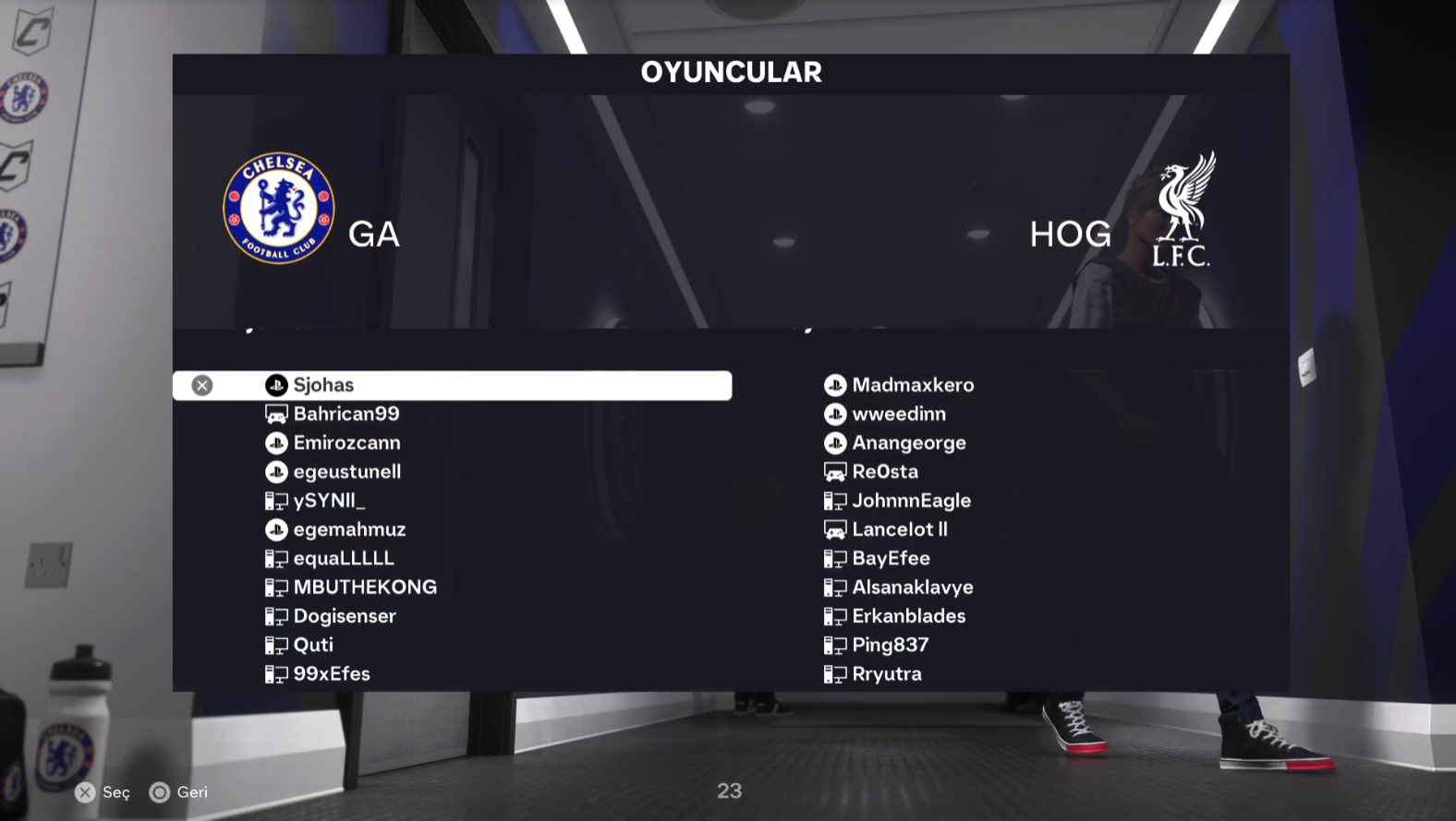
Task: Choose egemahmuz from the player list
Action: [349, 530]
